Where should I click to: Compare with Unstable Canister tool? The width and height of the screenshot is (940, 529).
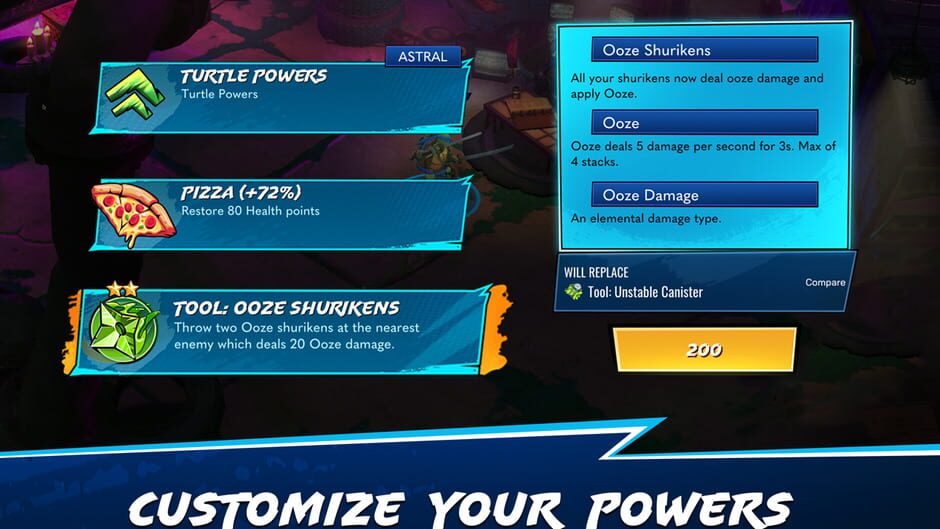pyautogui.click(x=825, y=282)
